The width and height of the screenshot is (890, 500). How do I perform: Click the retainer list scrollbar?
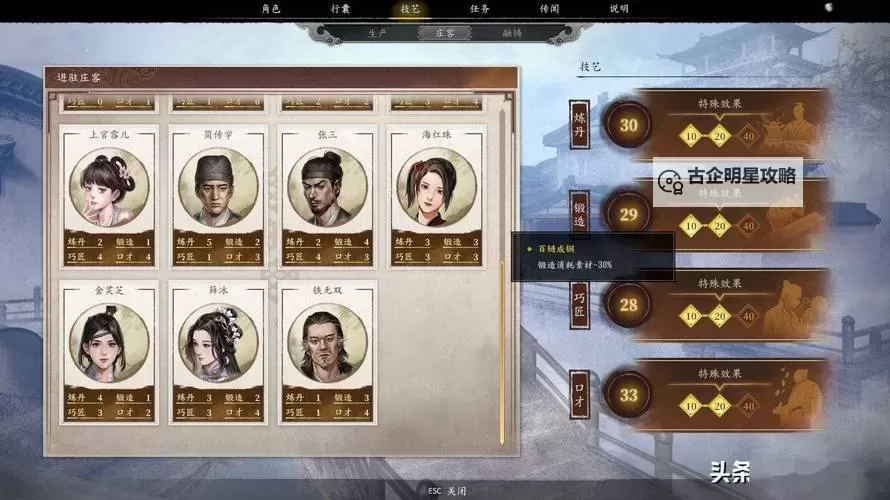[502, 350]
